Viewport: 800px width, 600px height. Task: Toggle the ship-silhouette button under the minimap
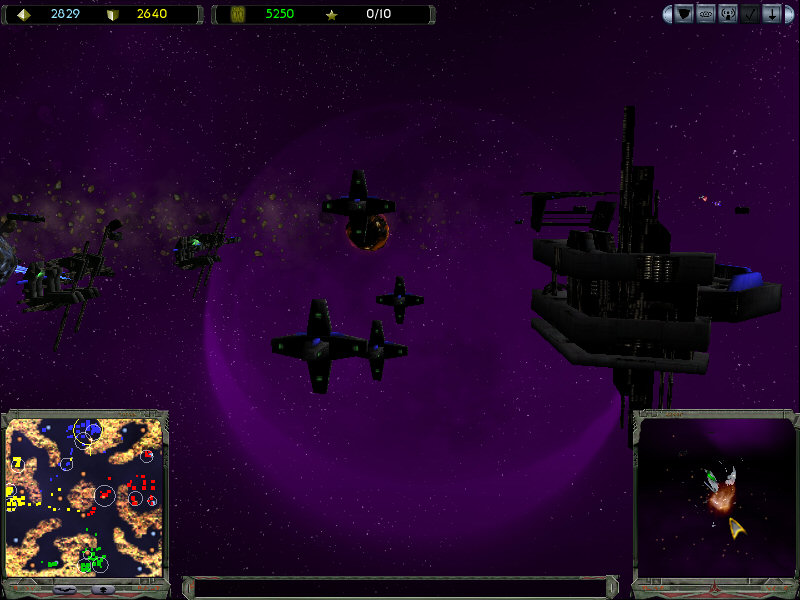click(x=64, y=590)
